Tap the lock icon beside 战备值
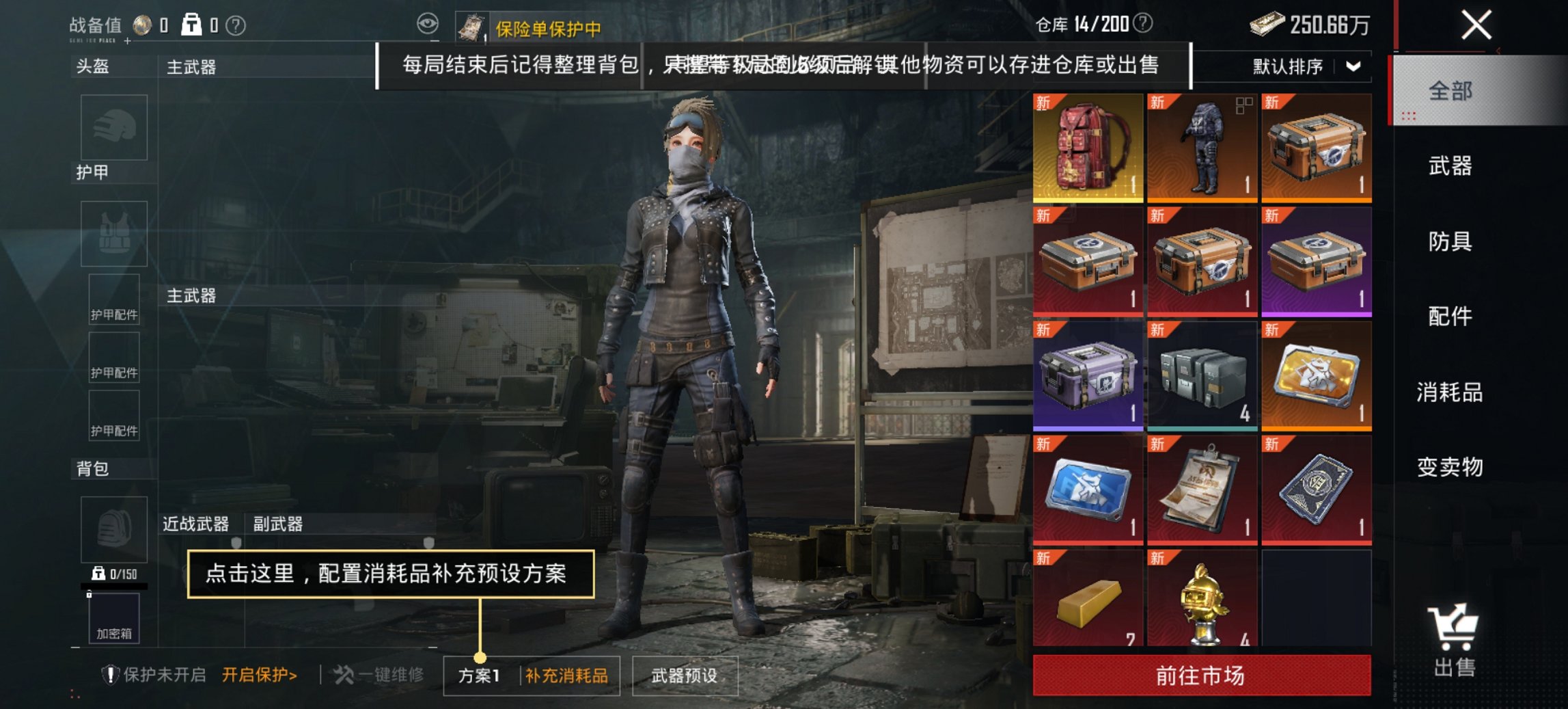The height and width of the screenshot is (709, 1568). click(191, 23)
